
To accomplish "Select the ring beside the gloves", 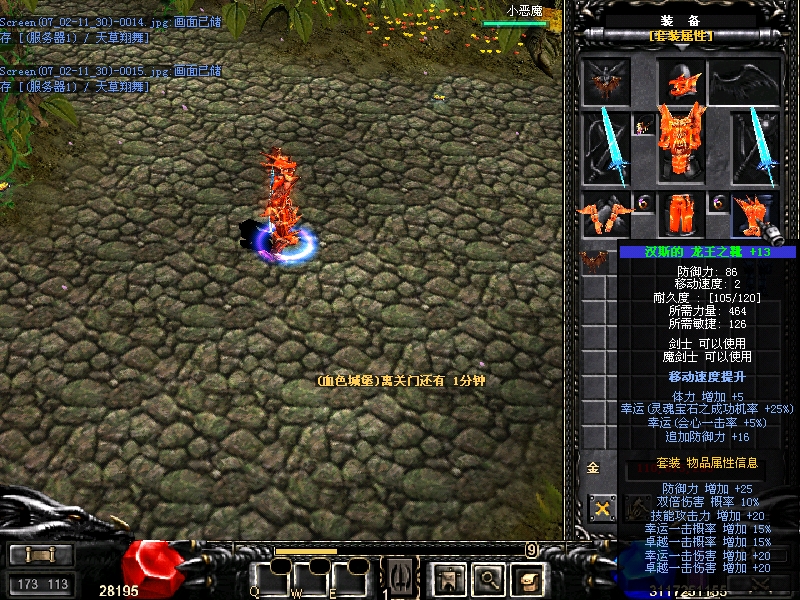I will (643, 203).
